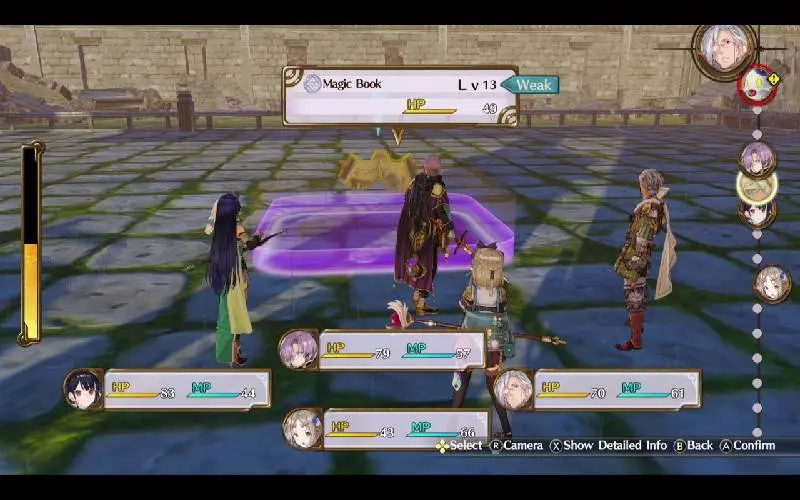This screenshot has width=800, height=500.
Task: Pick the silver-haired party member's status panel
Action: pos(597,389)
